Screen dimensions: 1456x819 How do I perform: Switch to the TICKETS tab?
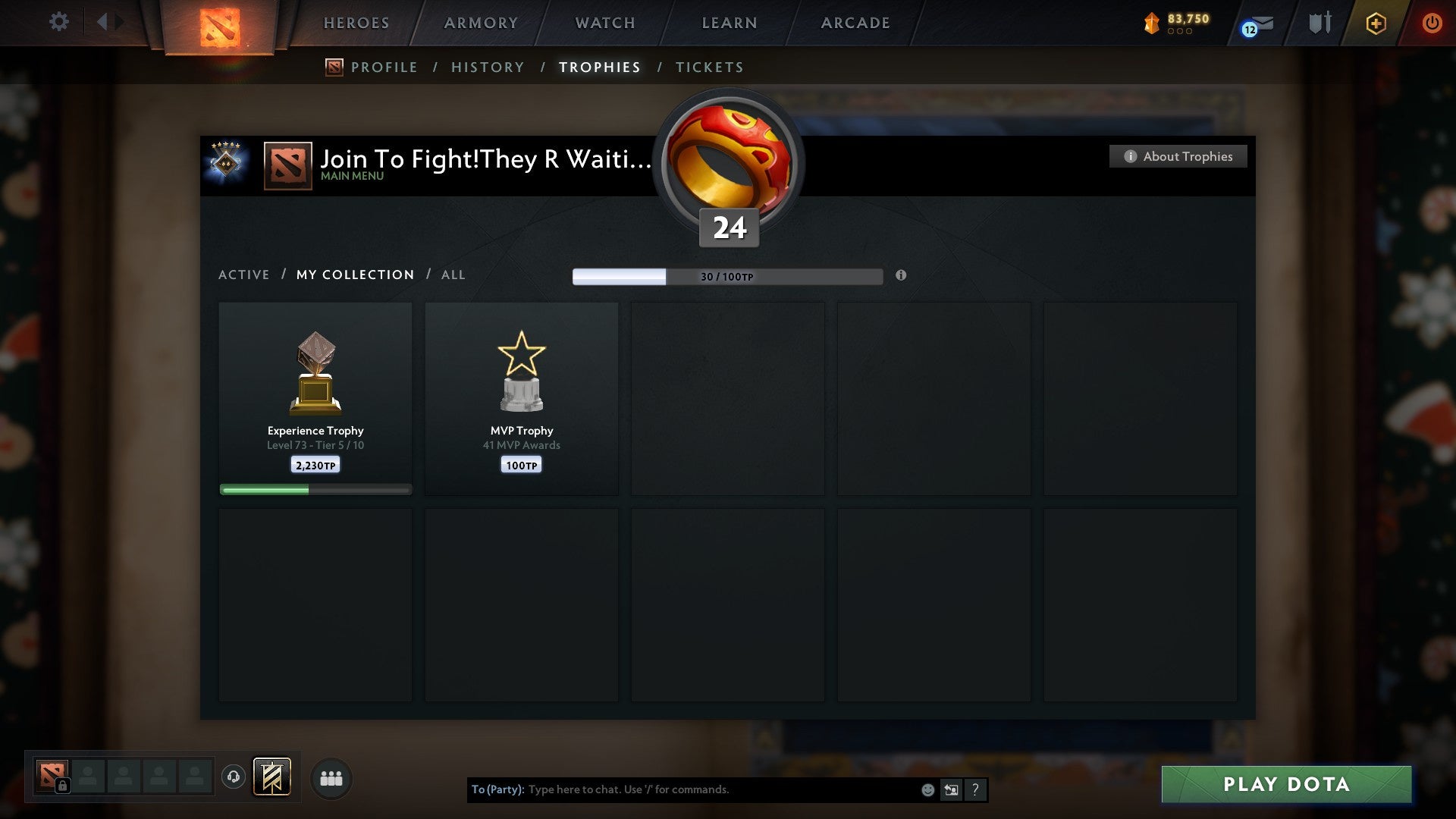tap(708, 67)
